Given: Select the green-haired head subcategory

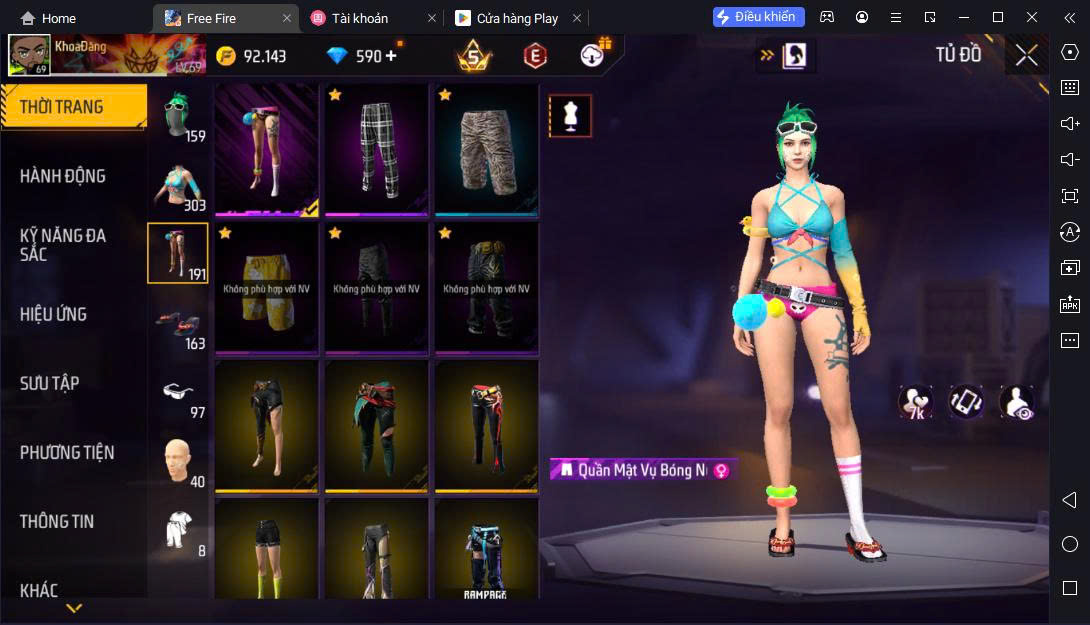Looking at the screenshot, I should point(178,116).
